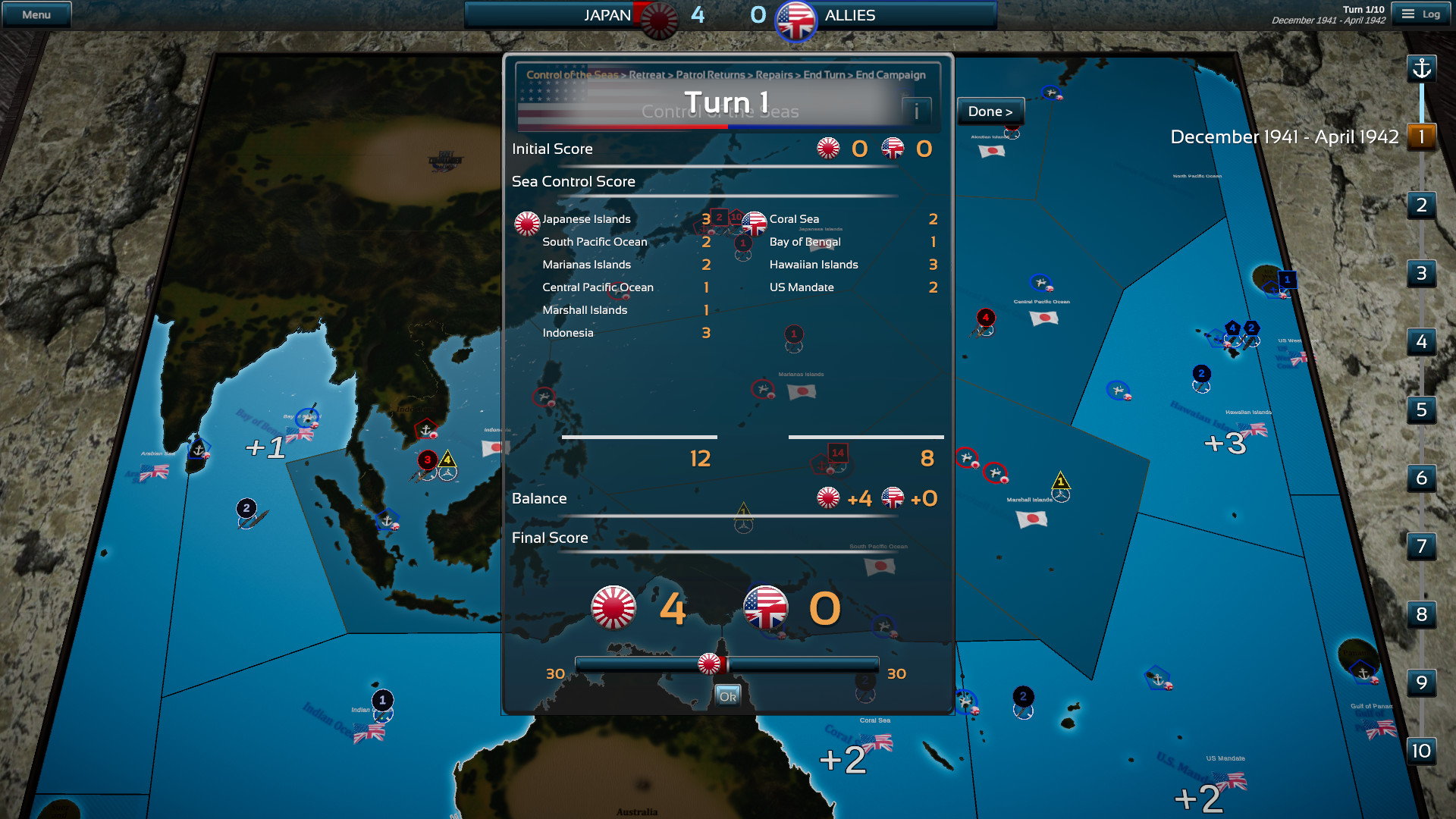Select the Retreat step in the phase breadcrumb

pyautogui.click(x=646, y=75)
